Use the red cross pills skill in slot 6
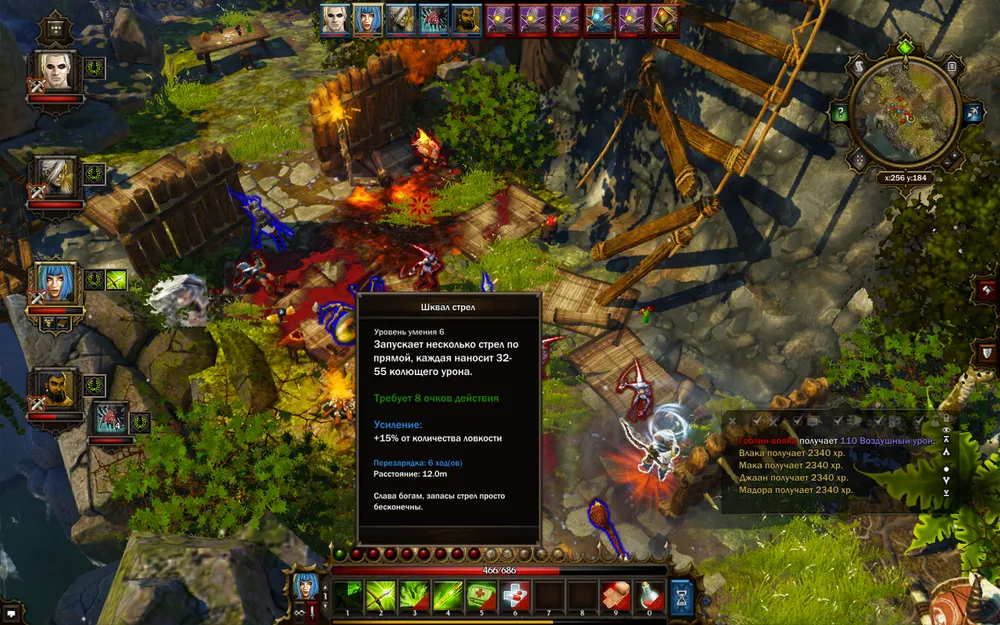Screen dimensions: 1000x625 pyautogui.click(x=514, y=595)
